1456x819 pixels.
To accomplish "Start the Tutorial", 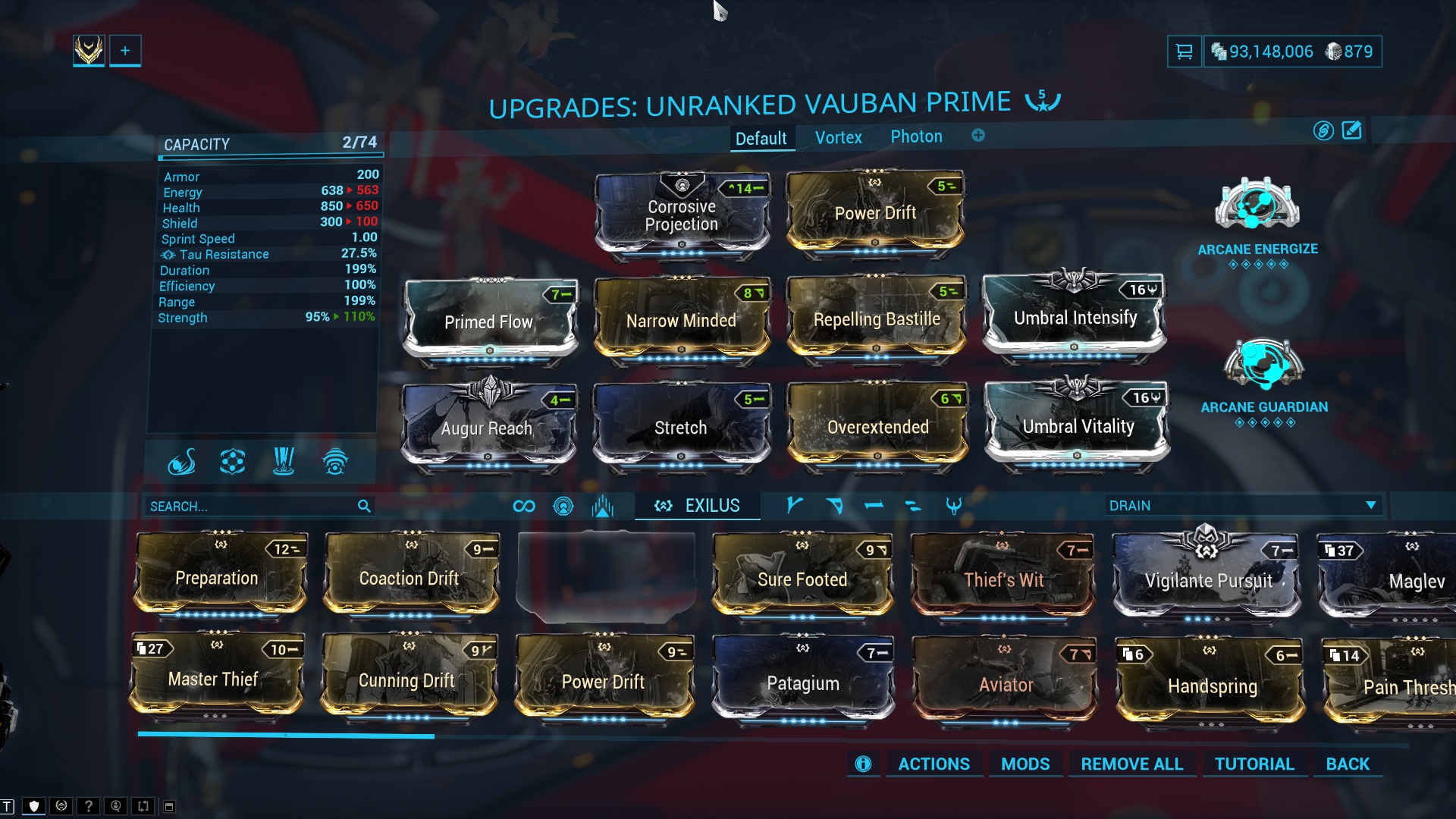I will click(x=1254, y=764).
